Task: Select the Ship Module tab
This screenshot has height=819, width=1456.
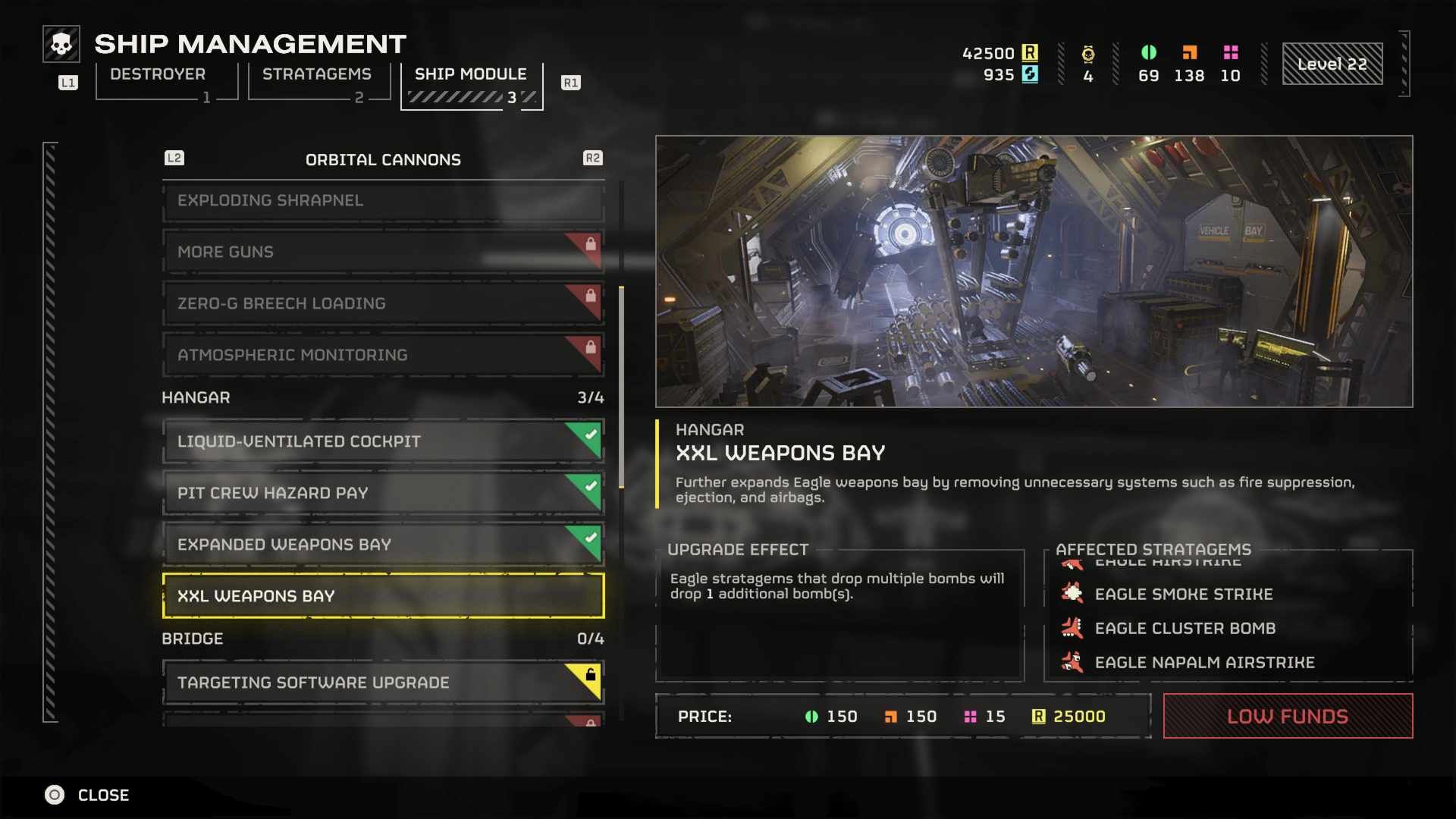Action: [470, 75]
